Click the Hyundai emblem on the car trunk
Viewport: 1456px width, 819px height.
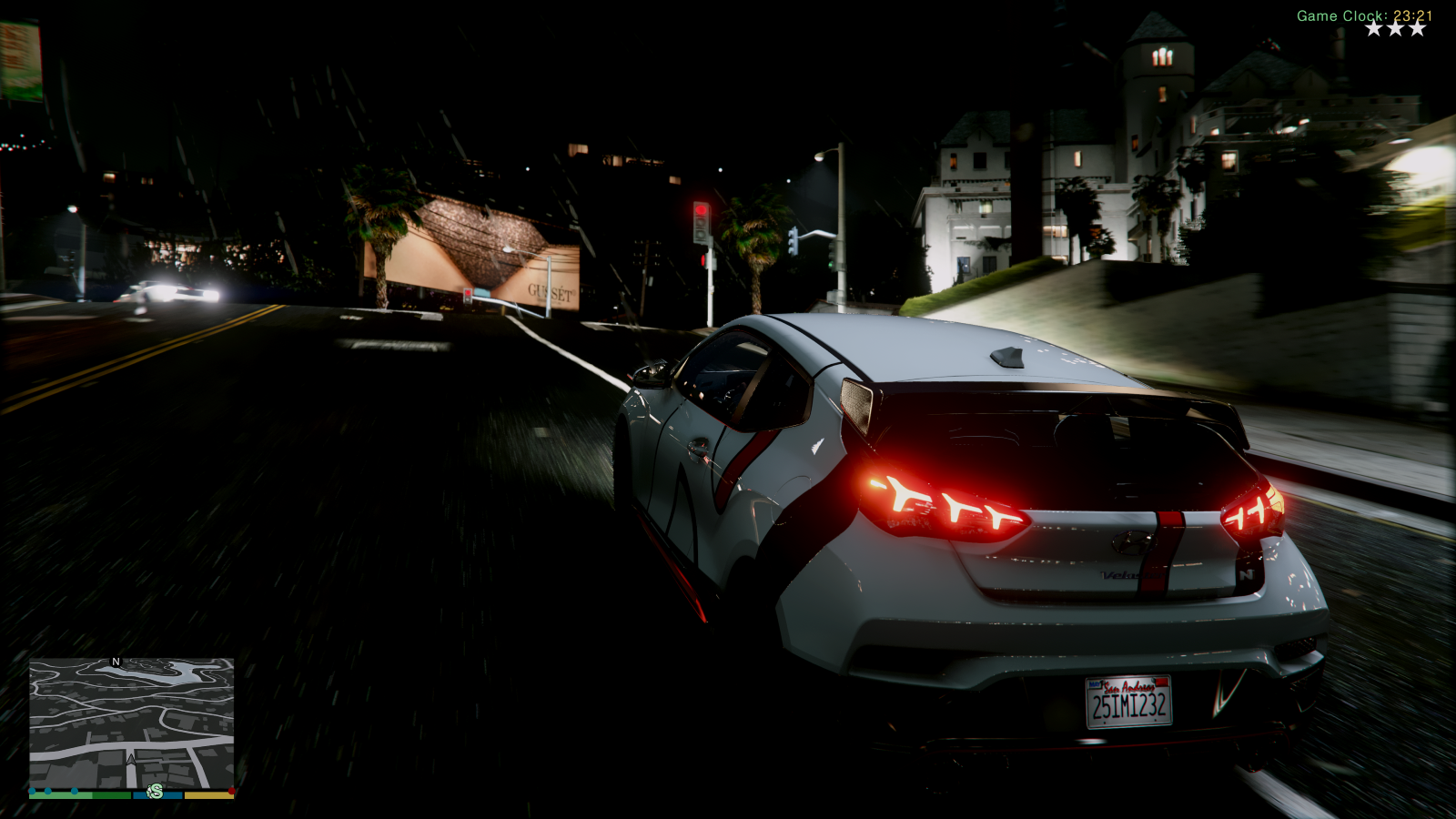coord(1135,541)
